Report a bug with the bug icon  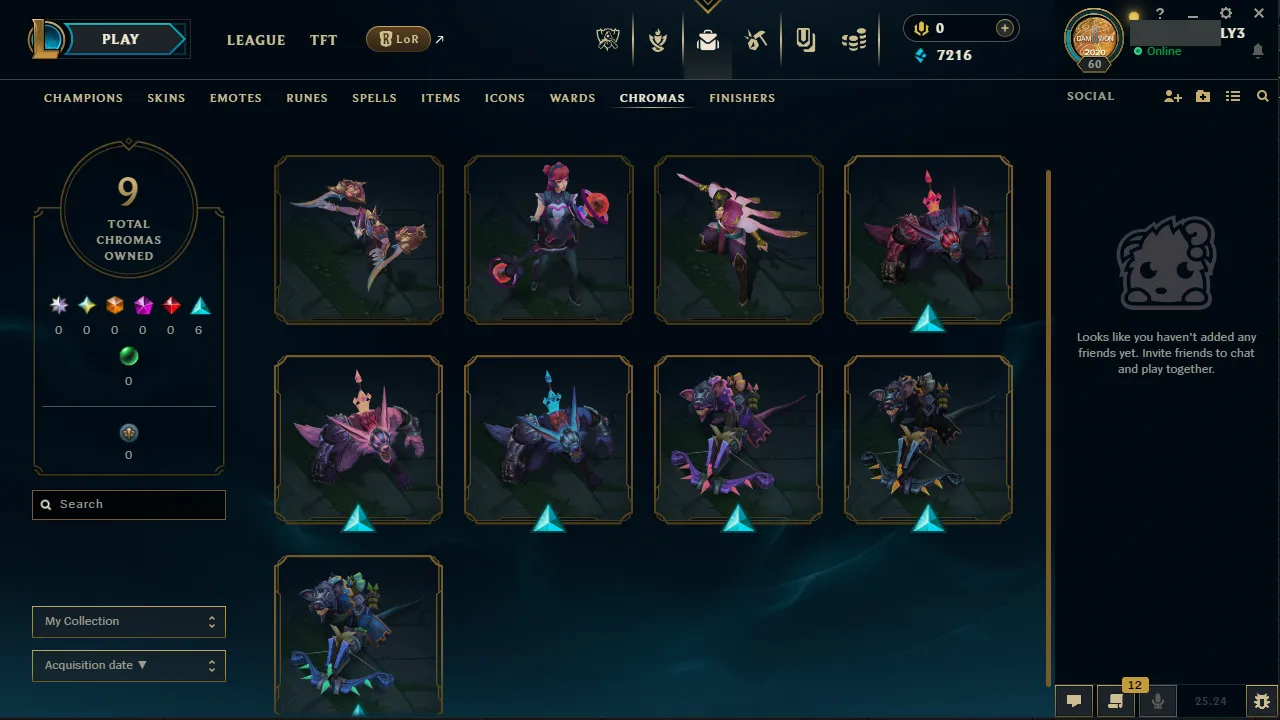(x=1261, y=700)
